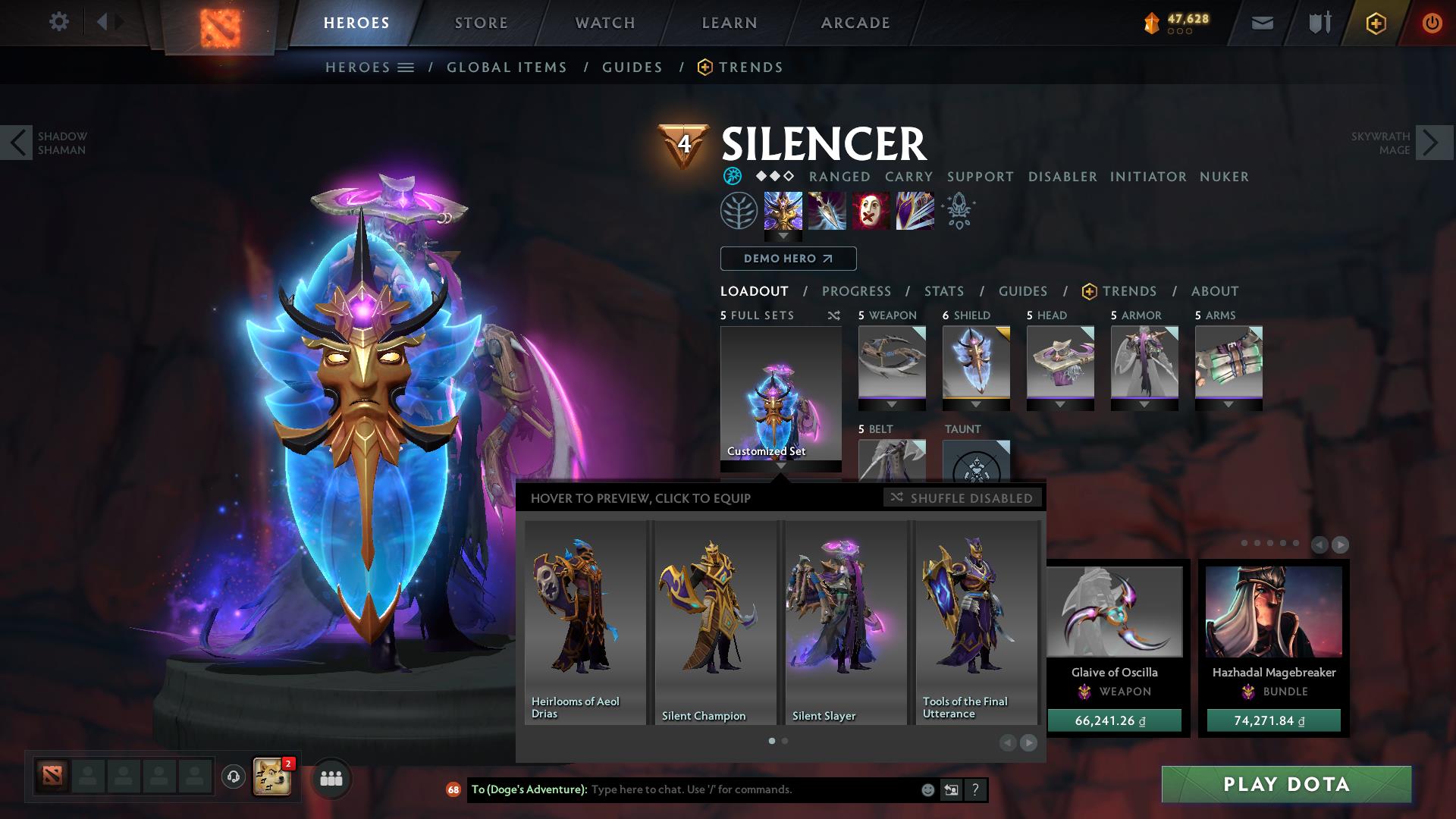Select the Glaives of Wisdom ability icon
Viewport: 1456px width, 819px height.
pos(827,211)
